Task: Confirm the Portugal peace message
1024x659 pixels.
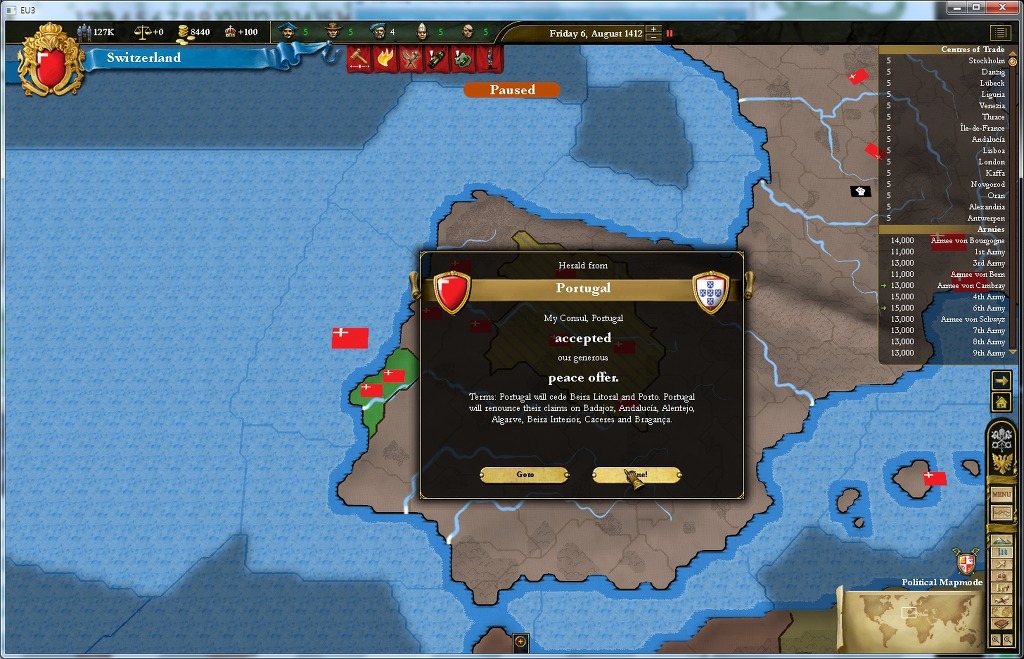Action: [637, 475]
